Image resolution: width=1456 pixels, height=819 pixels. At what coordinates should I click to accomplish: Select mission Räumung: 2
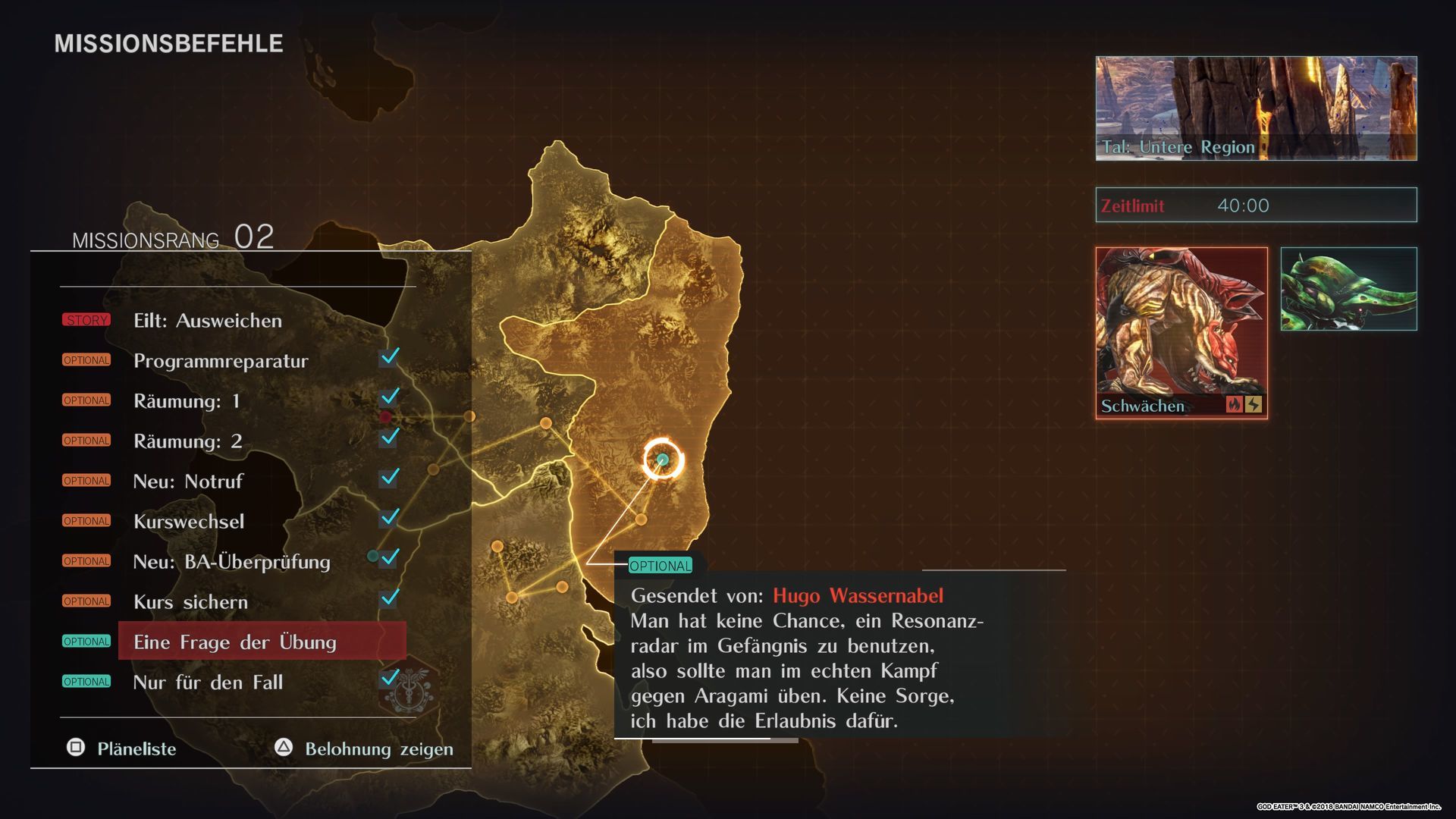click(188, 441)
